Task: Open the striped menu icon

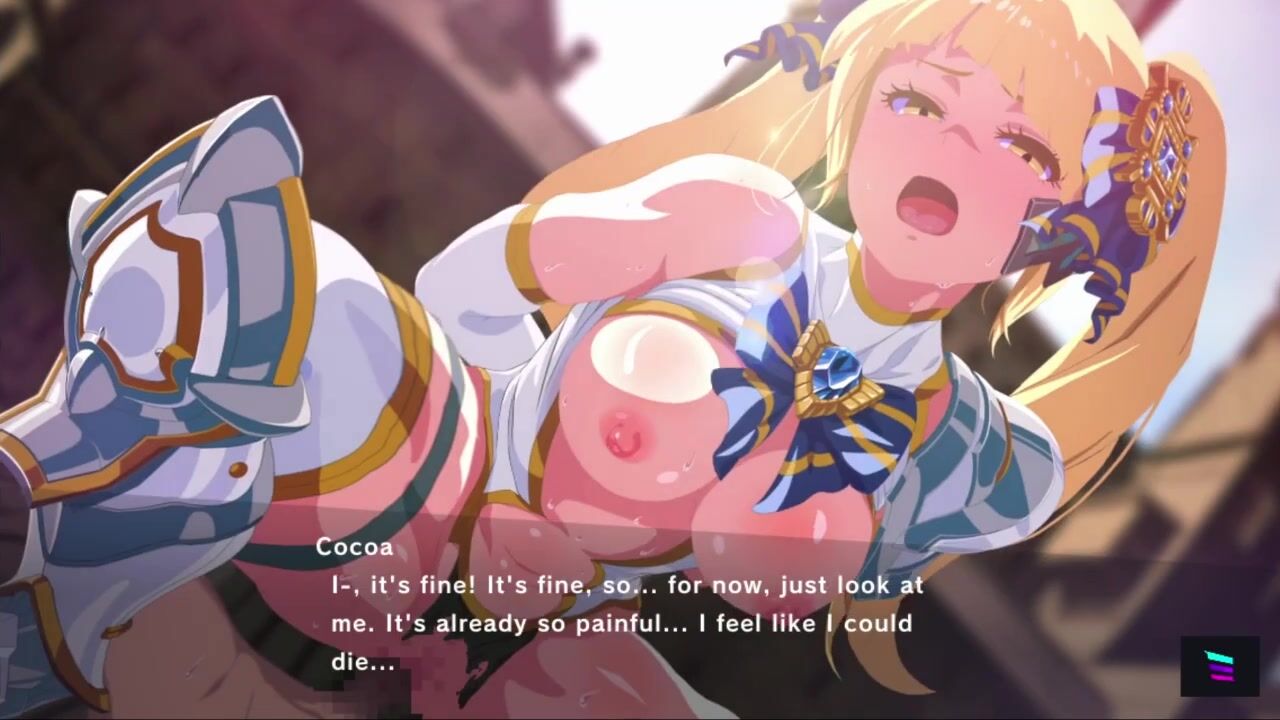Action: coord(1219,666)
